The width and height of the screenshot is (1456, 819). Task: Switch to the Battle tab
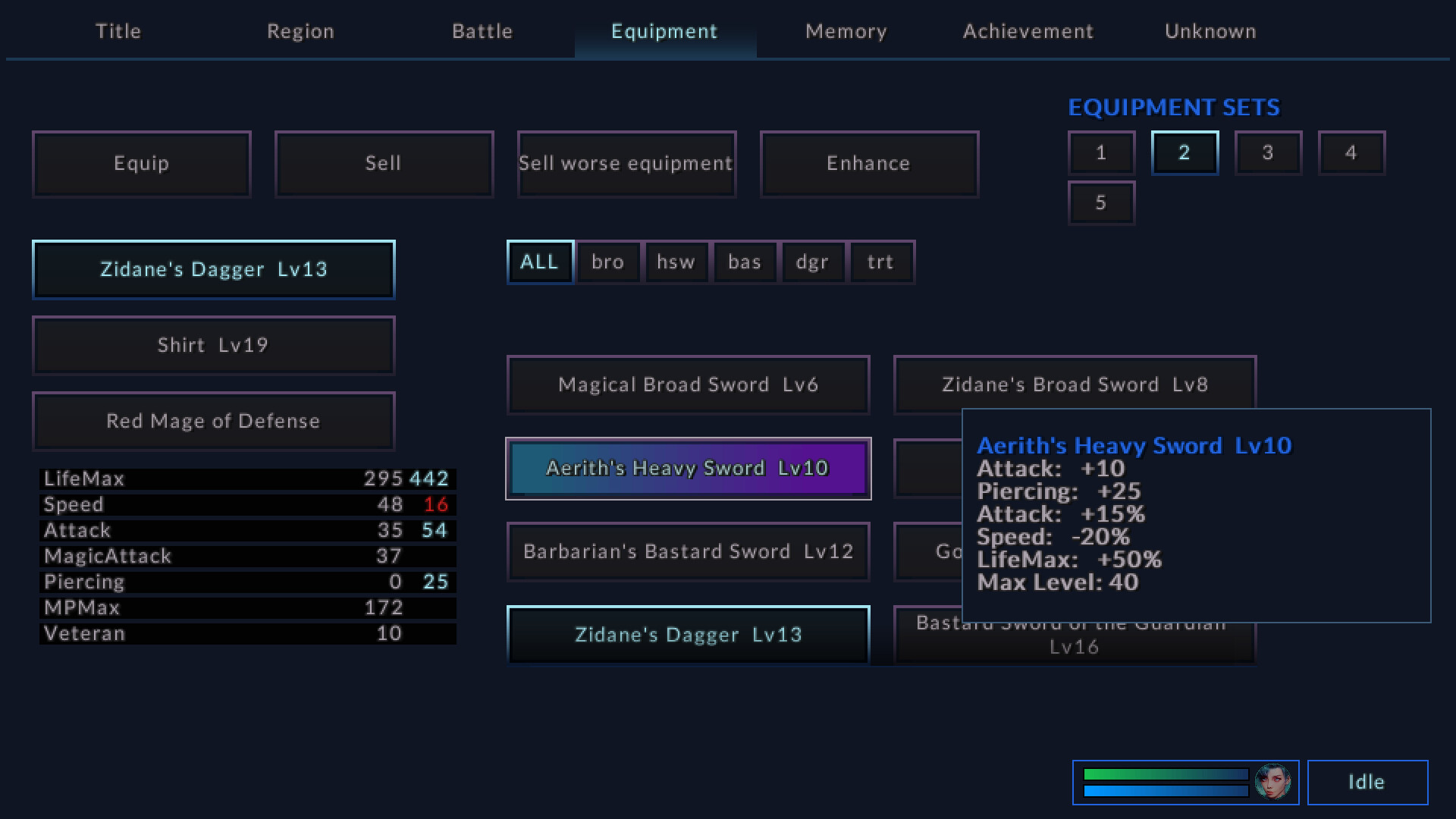(x=482, y=31)
